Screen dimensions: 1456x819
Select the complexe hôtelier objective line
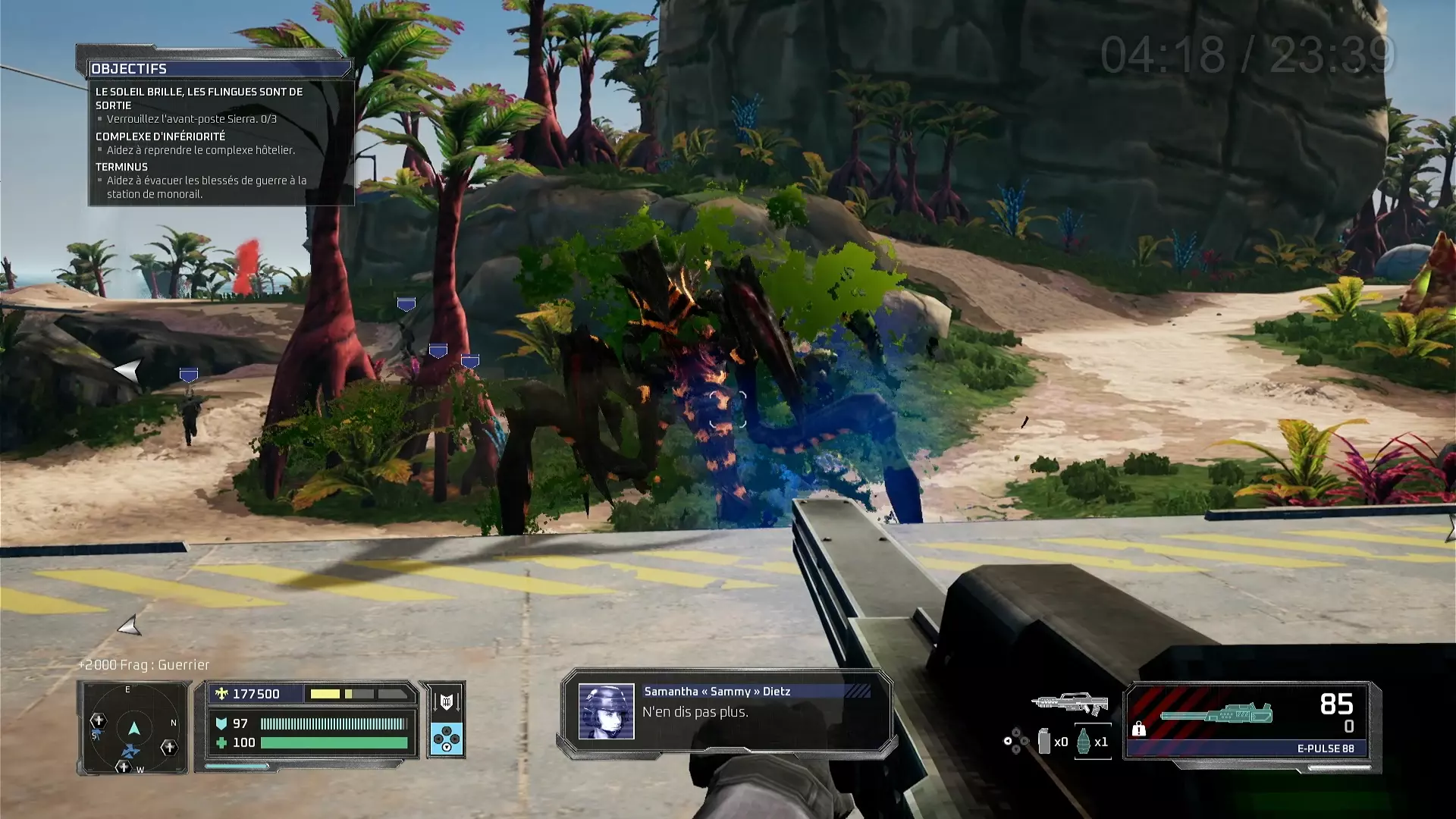coord(200,150)
